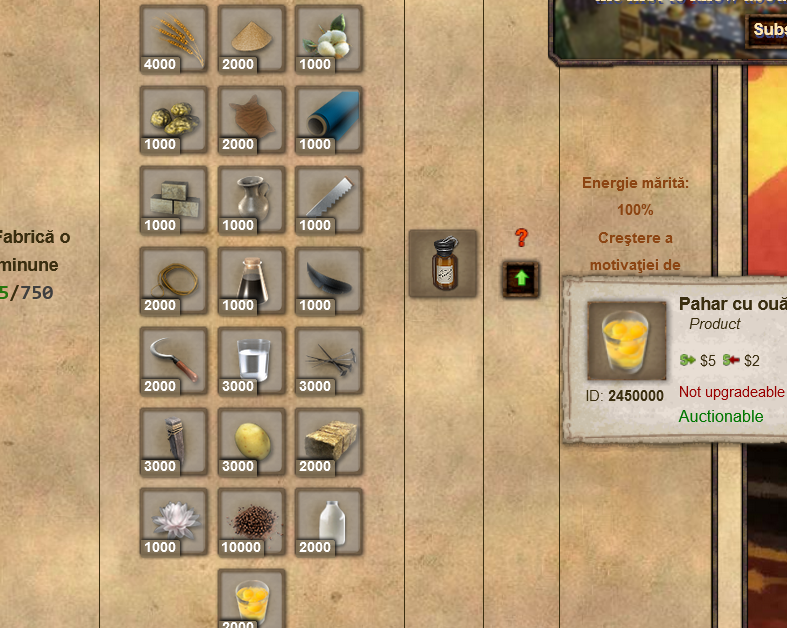Select the milk bottle item slot
787x628 pixels.
point(329,522)
